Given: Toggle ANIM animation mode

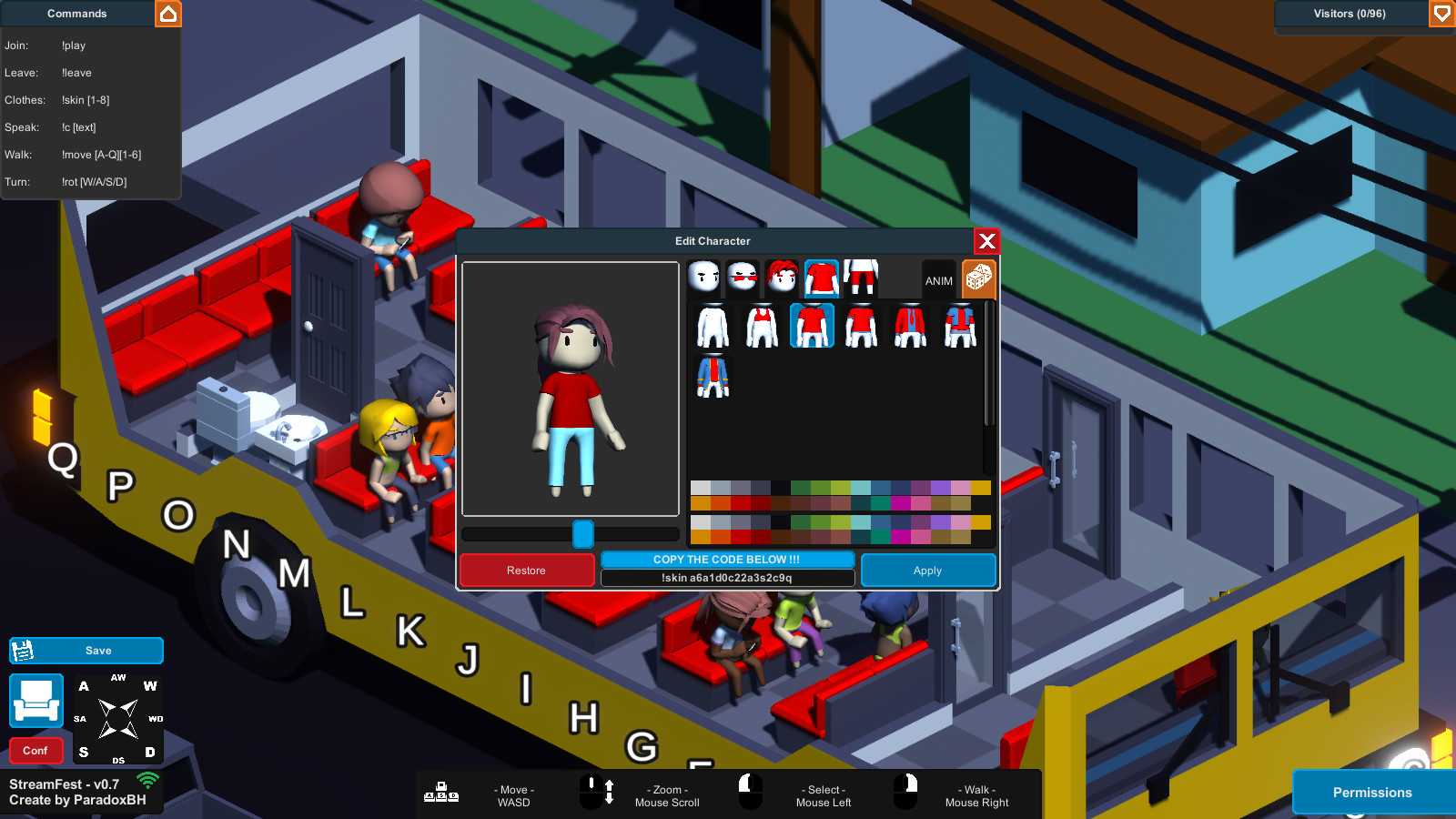Looking at the screenshot, I should [x=938, y=280].
